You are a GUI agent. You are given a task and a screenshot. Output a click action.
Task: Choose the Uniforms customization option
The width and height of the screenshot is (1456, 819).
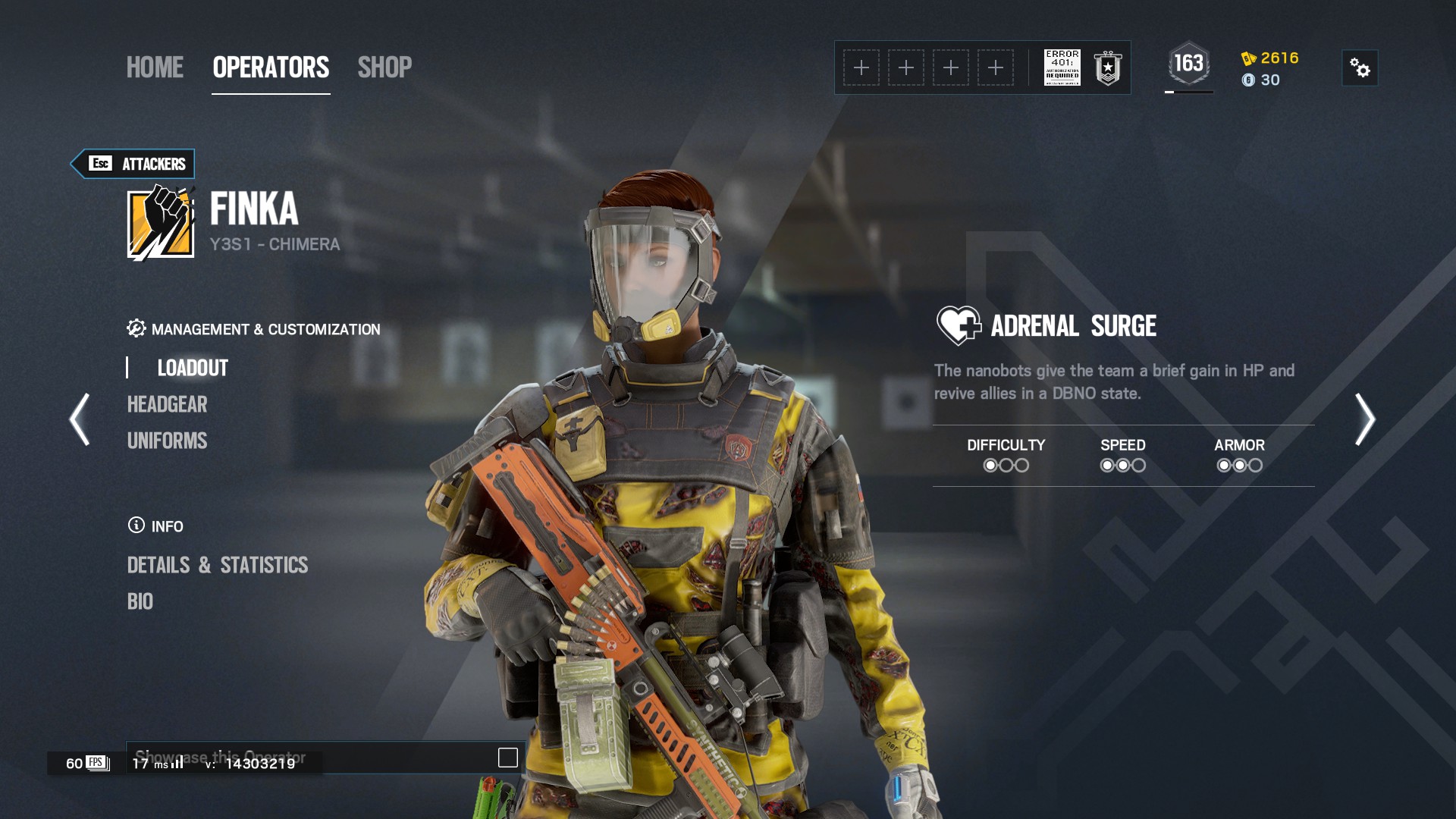[x=167, y=441]
